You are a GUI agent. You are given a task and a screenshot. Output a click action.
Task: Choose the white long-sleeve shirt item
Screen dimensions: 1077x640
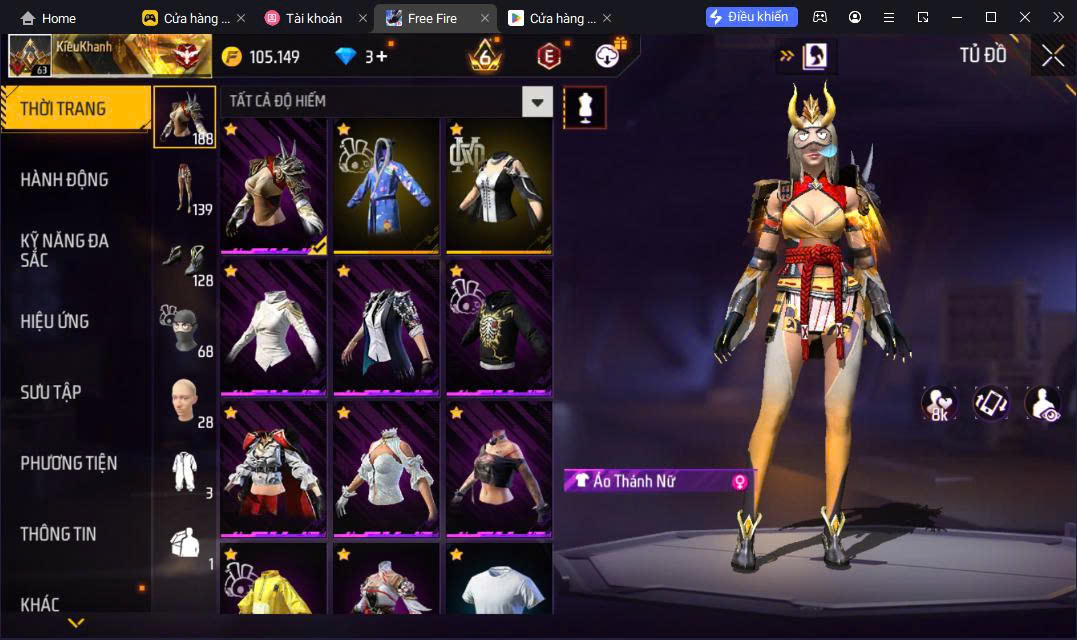tap(273, 327)
